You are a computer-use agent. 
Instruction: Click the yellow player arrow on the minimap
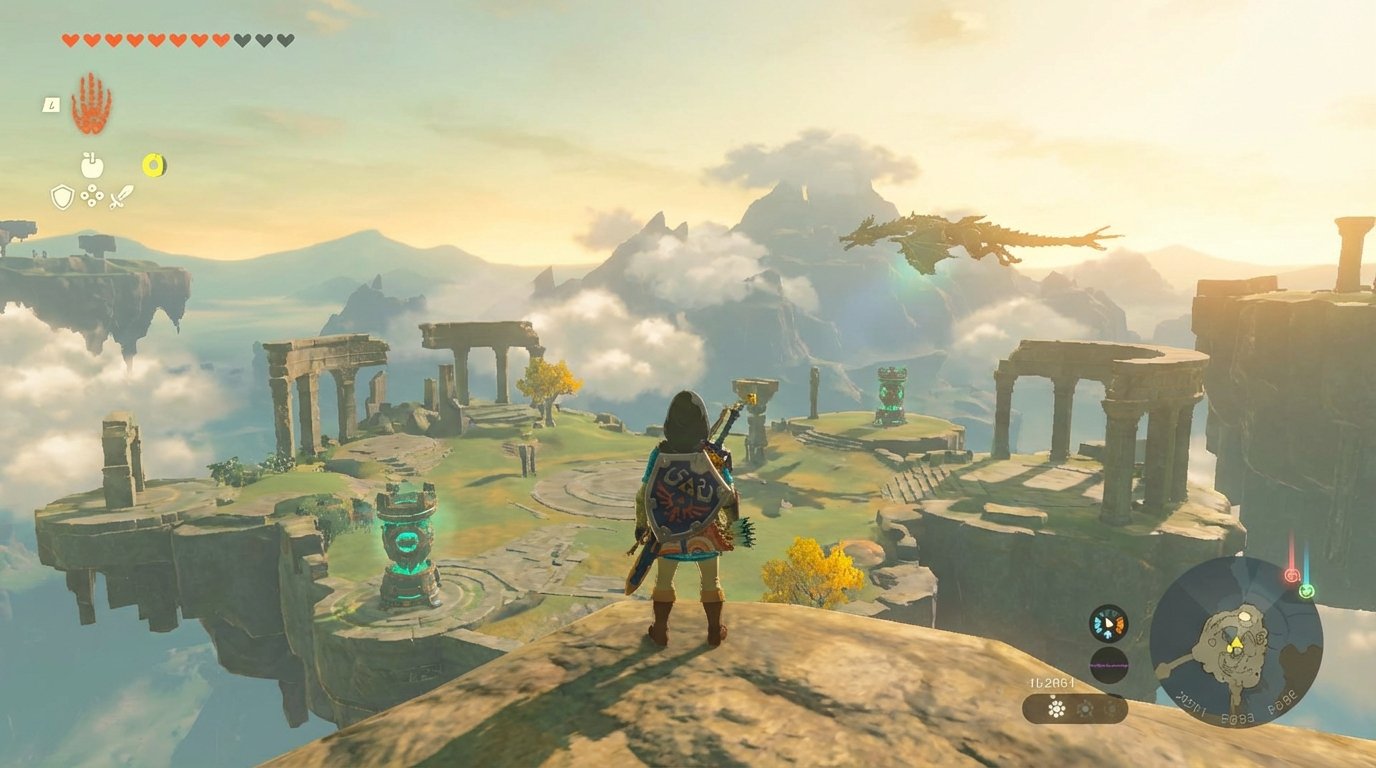(1237, 644)
